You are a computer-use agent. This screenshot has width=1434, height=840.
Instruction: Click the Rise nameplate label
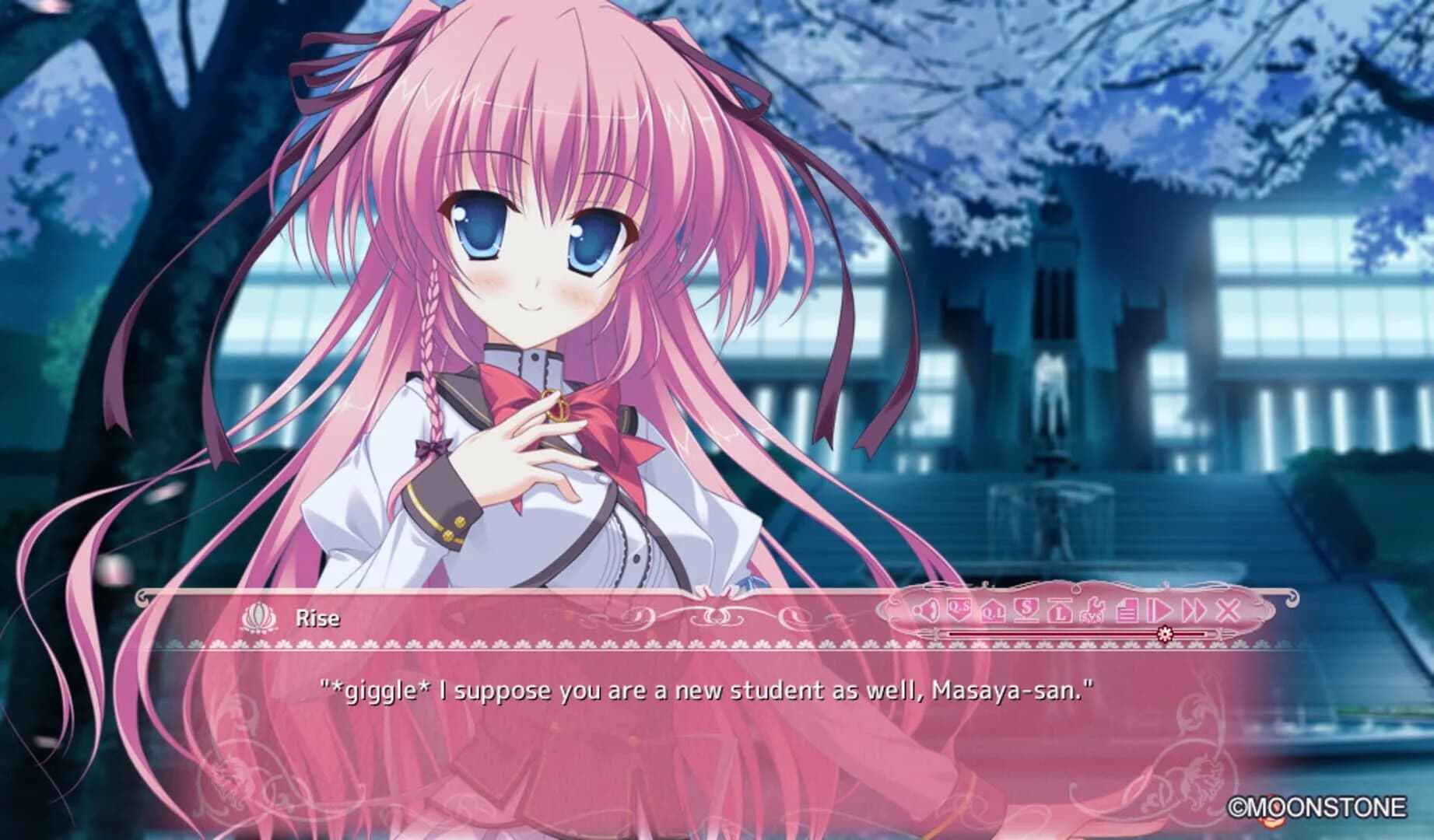(x=317, y=615)
